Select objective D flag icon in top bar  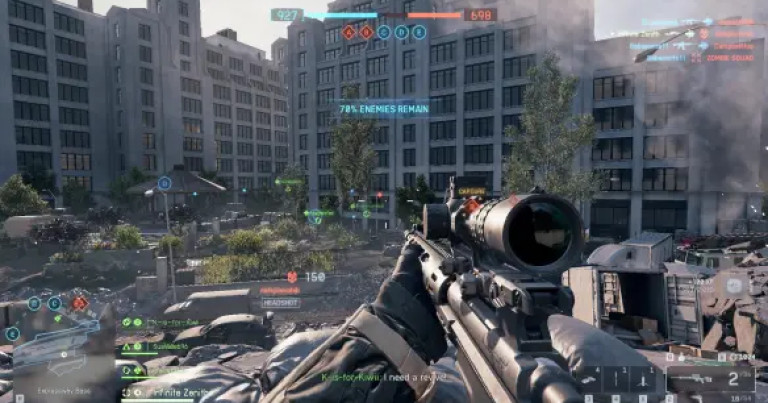coord(402,32)
